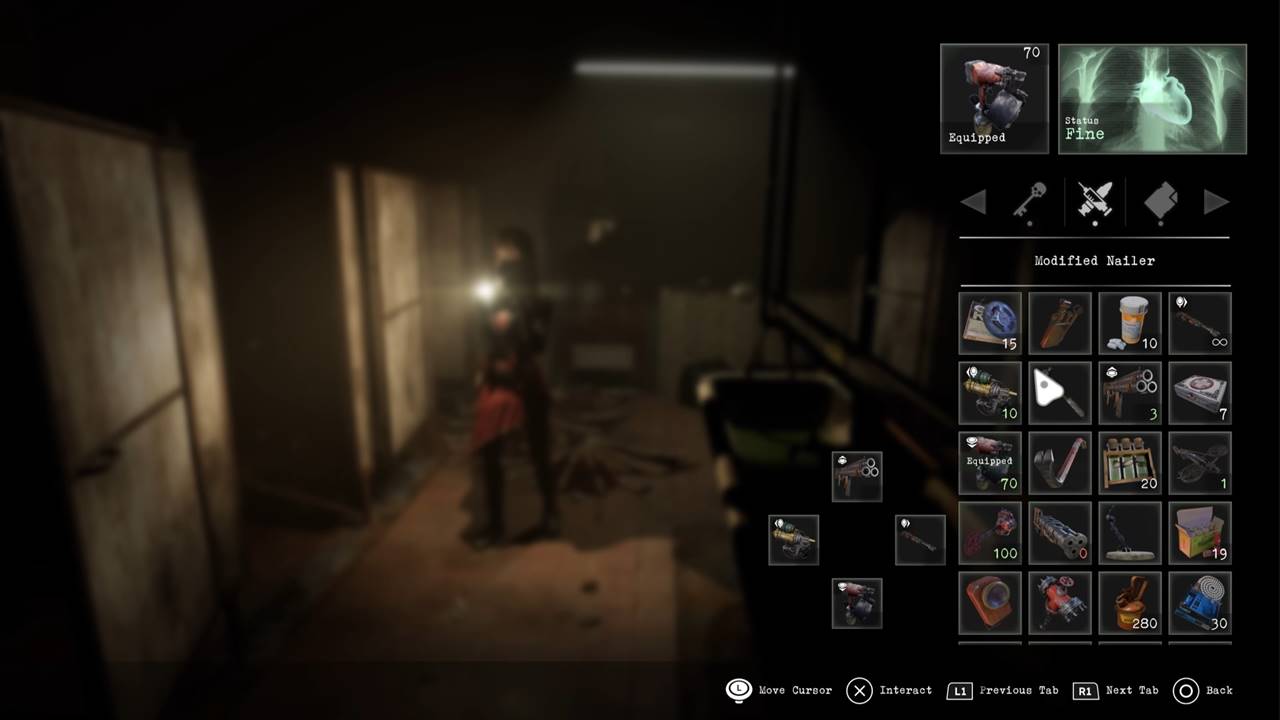1280x720 pixels.
Task: Choose the triple-barrel gun in the quick wheel
Action: coord(857,477)
